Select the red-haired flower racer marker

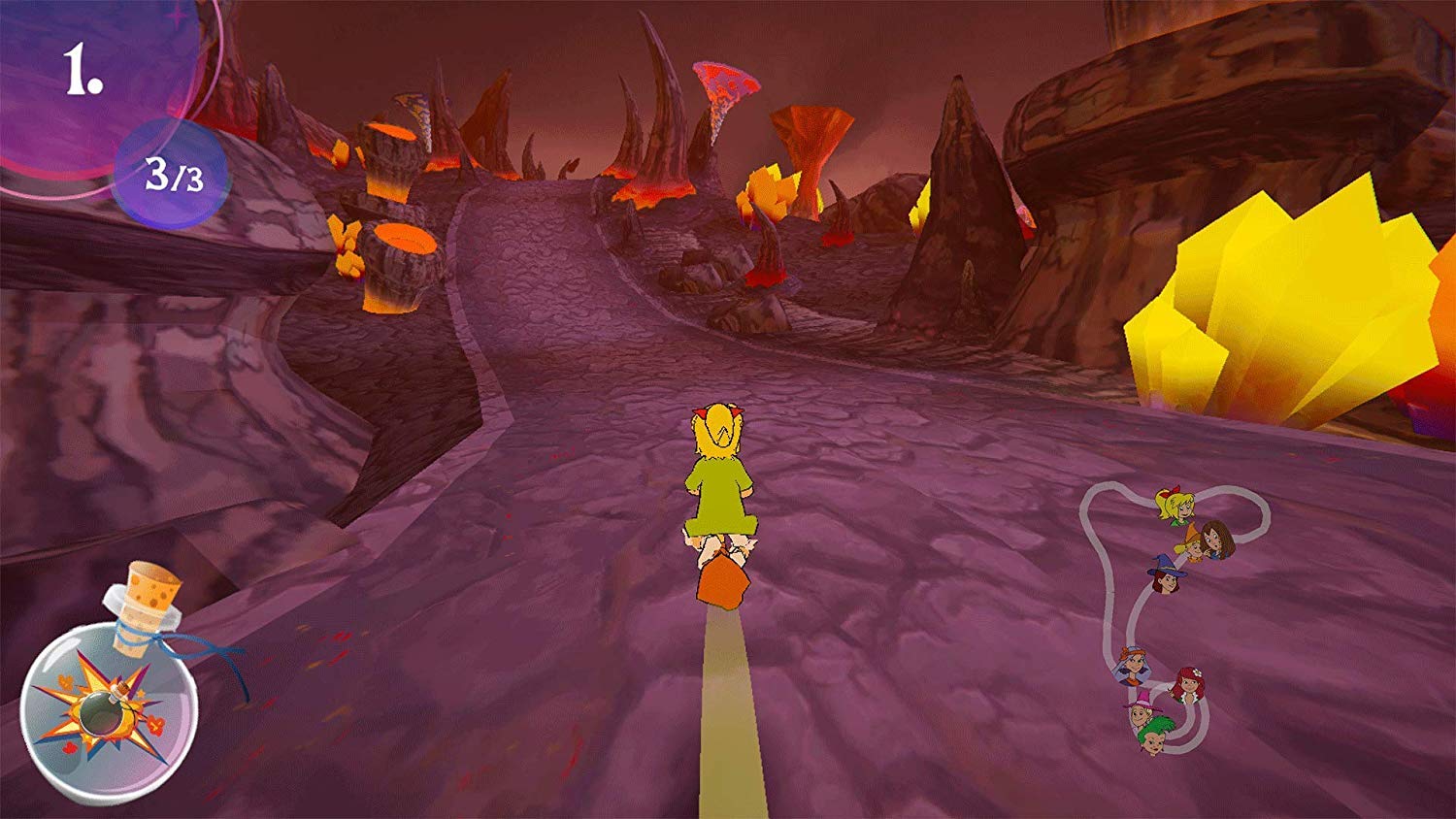point(1187,683)
